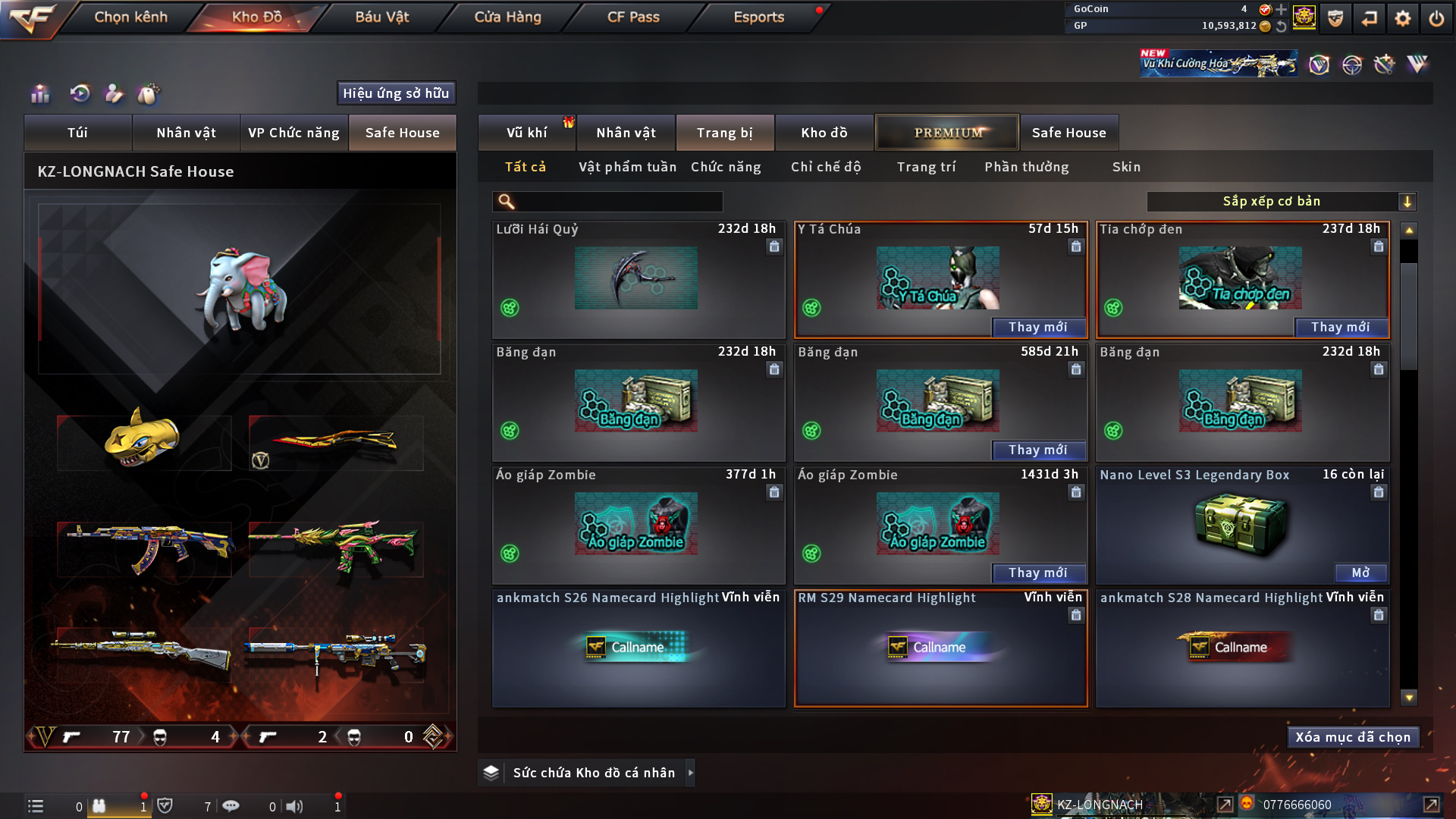This screenshot has width=1456, height=819.
Task: Show the Vật phẩm tuần filter
Action: click(627, 167)
